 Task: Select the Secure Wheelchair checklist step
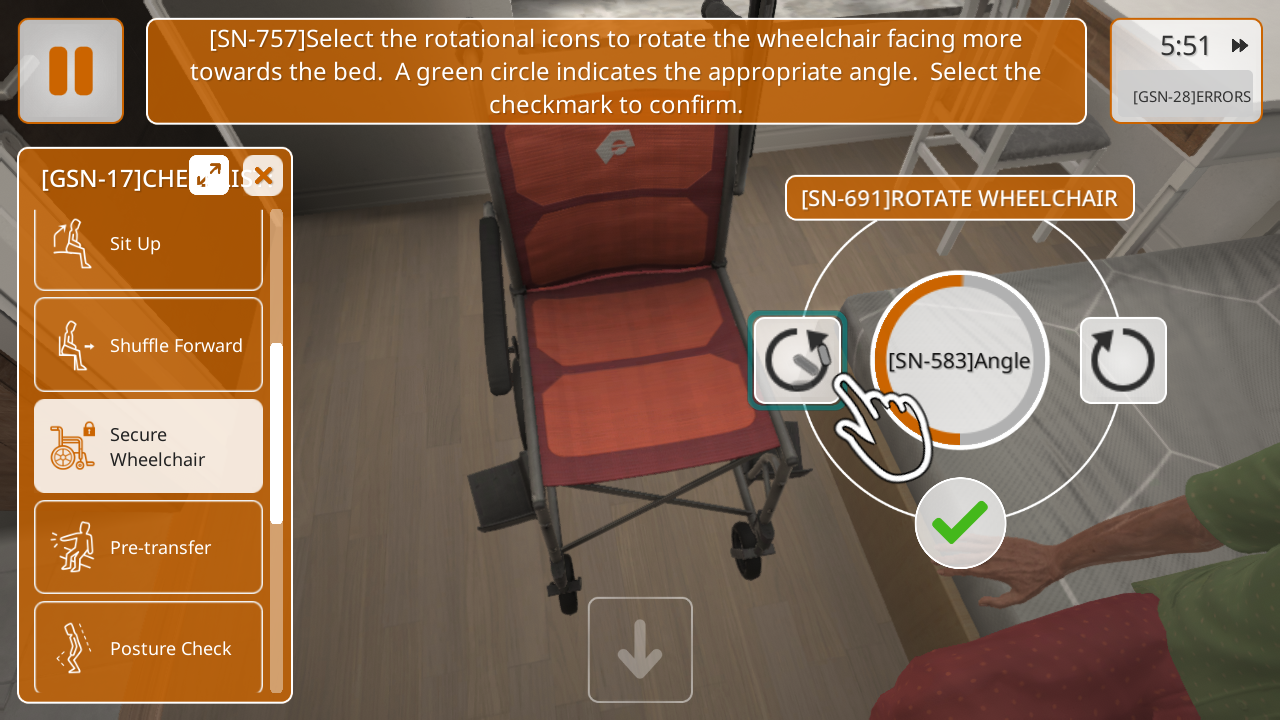click(x=148, y=446)
